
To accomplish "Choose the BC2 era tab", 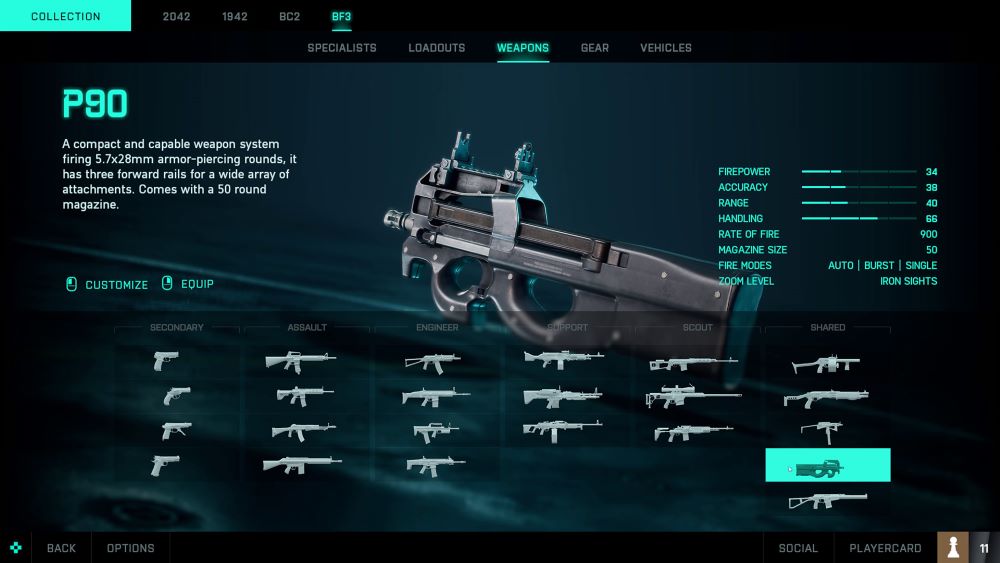I will coord(290,17).
